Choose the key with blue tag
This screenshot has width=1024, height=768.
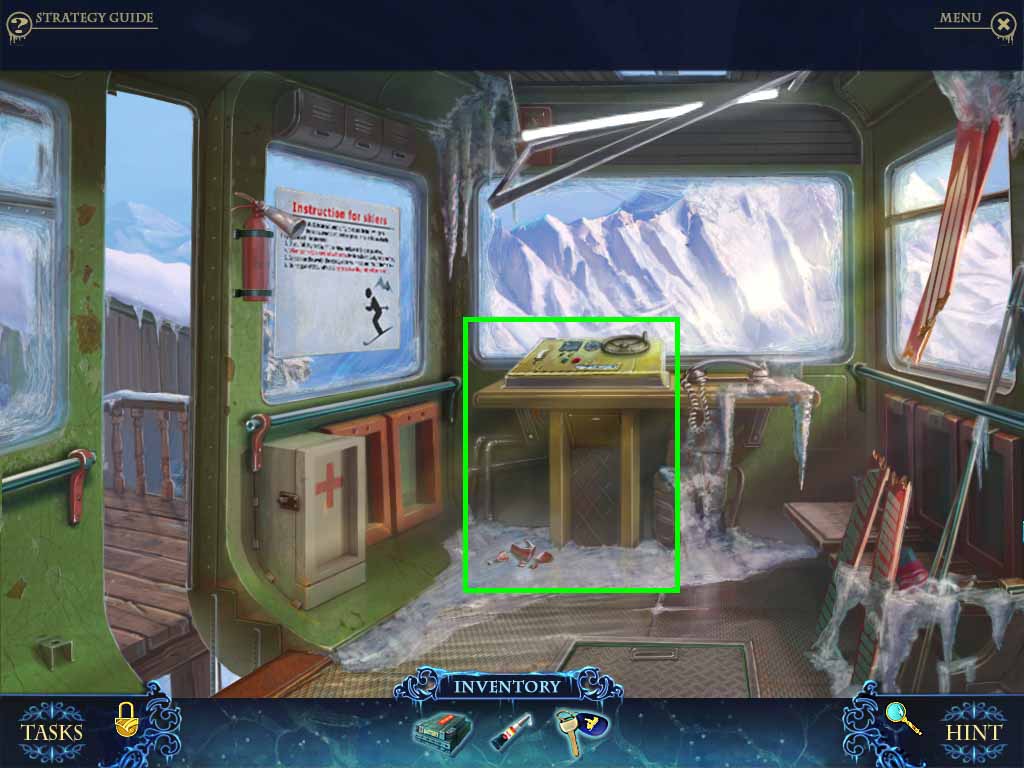coord(578,730)
